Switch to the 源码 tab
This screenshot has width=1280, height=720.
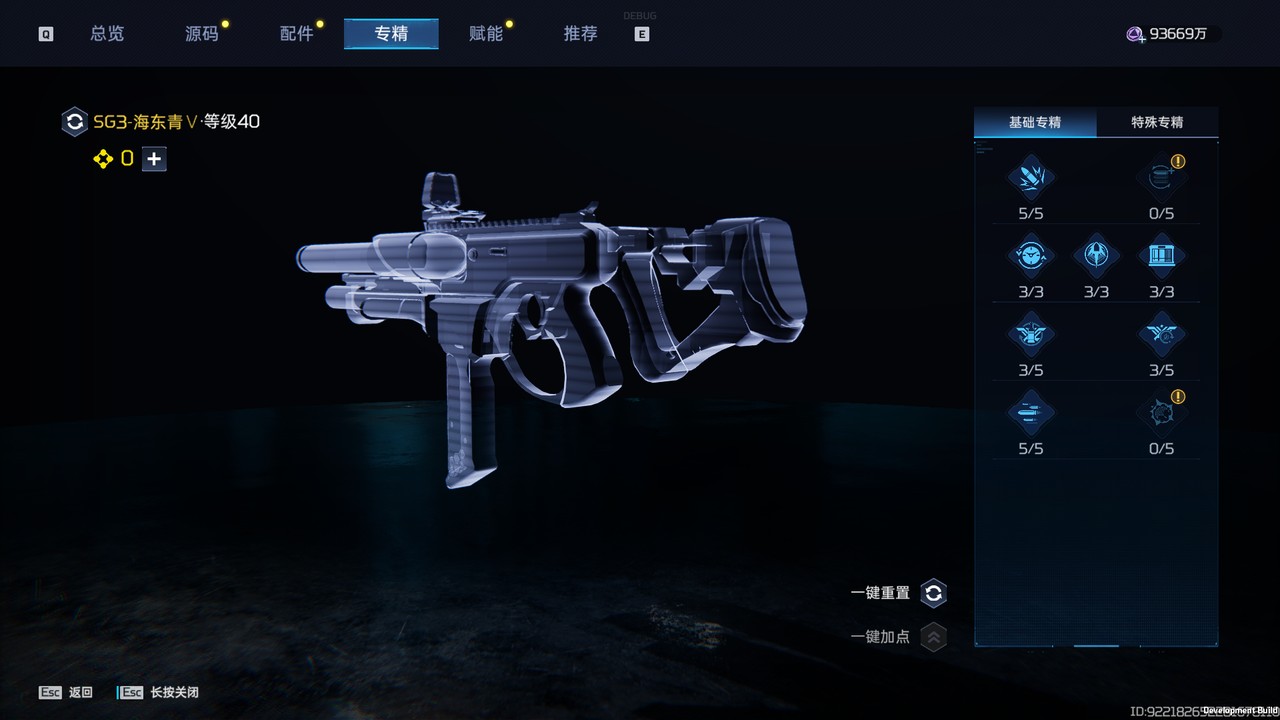(x=202, y=34)
